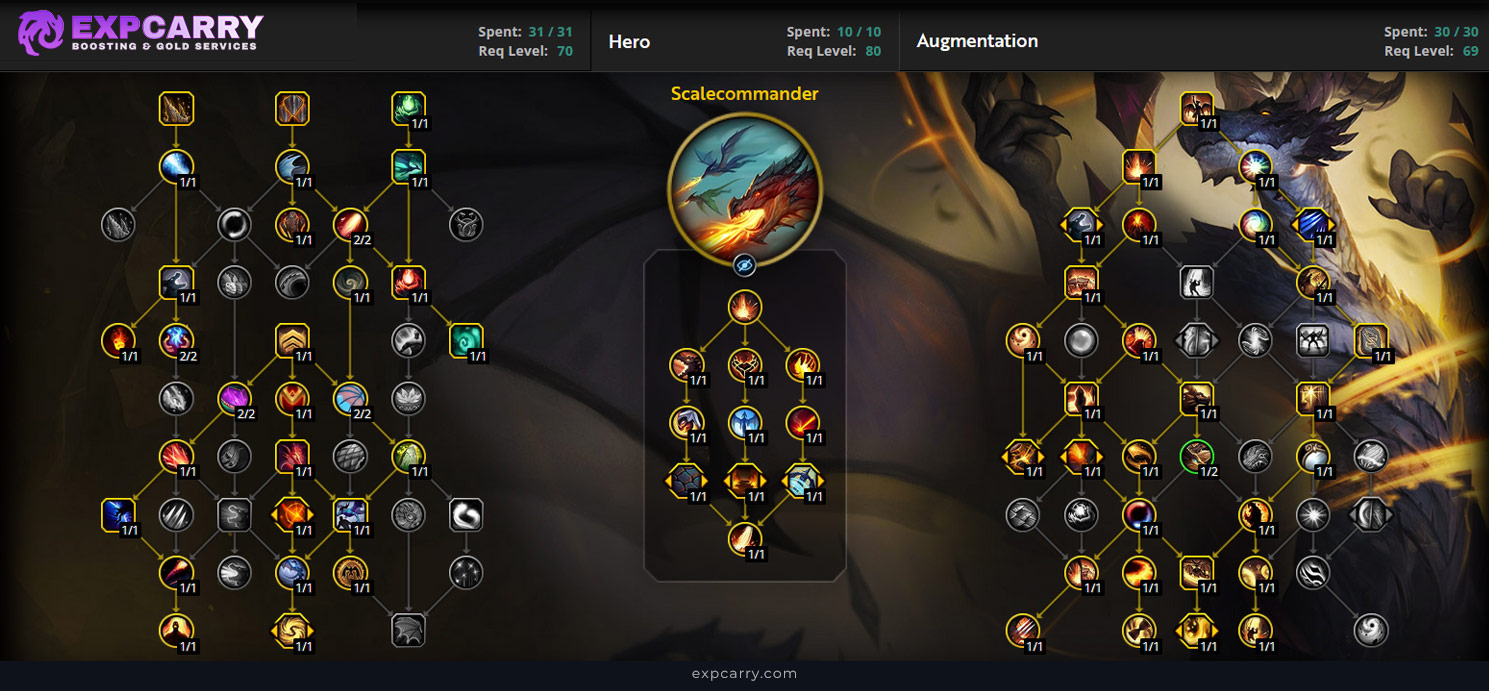Toggle the eye icon under Scalecommander portrait
The image size is (1489, 691).
click(744, 265)
